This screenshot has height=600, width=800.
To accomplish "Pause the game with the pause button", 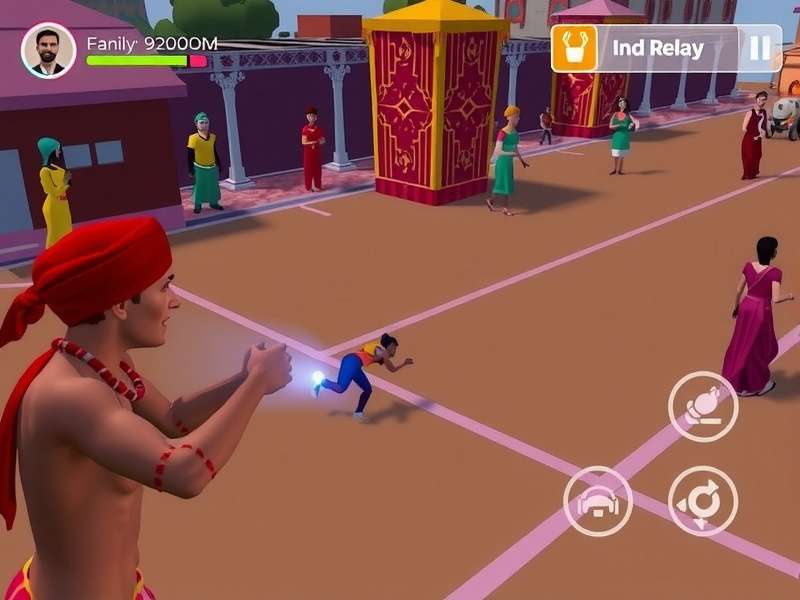I will [760, 48].
